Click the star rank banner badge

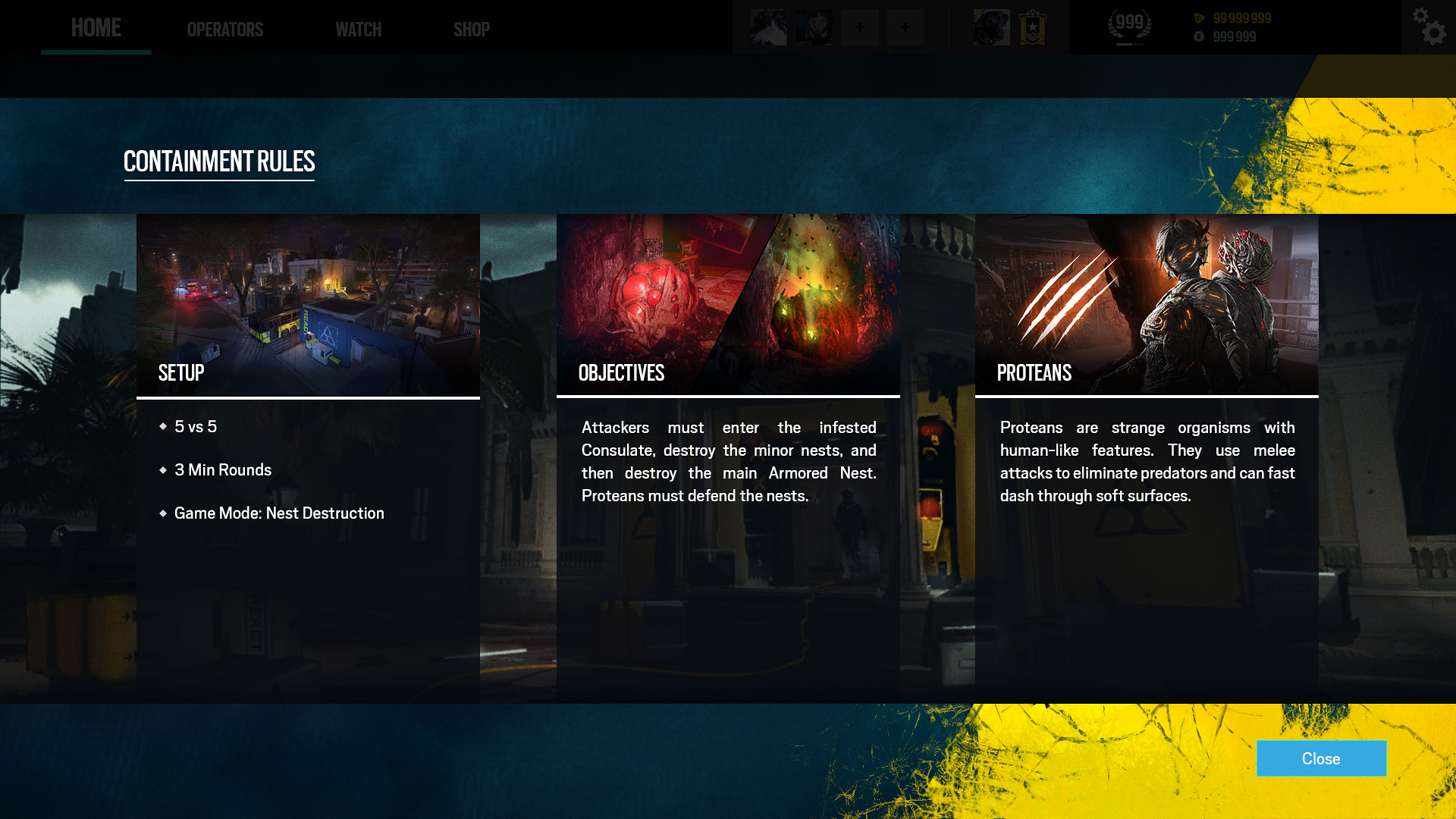[x=1032, y=28]
